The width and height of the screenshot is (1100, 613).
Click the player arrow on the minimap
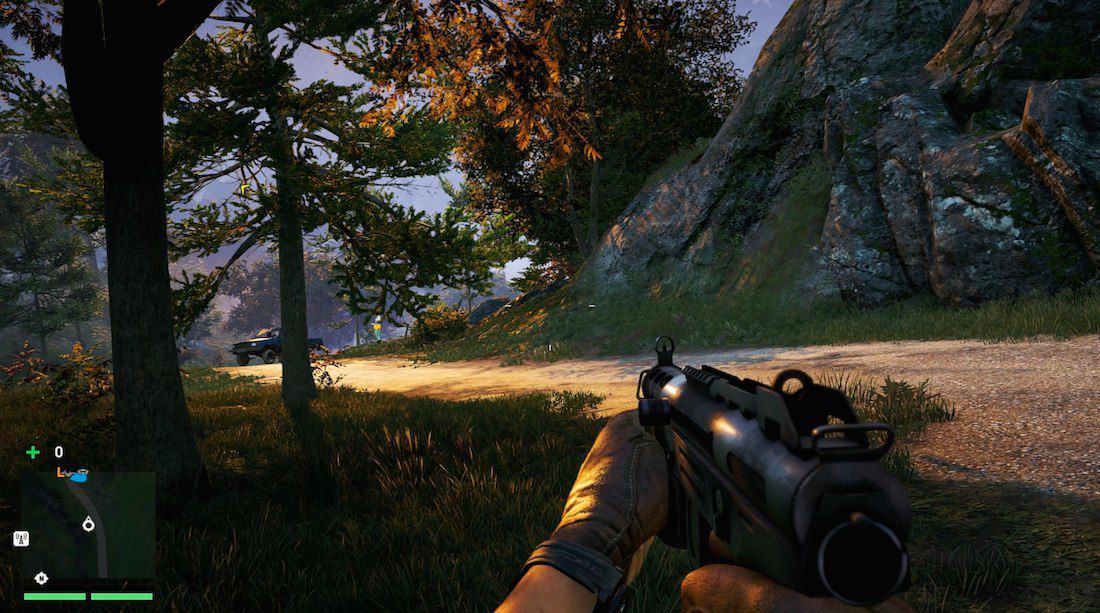click(88, 523)
